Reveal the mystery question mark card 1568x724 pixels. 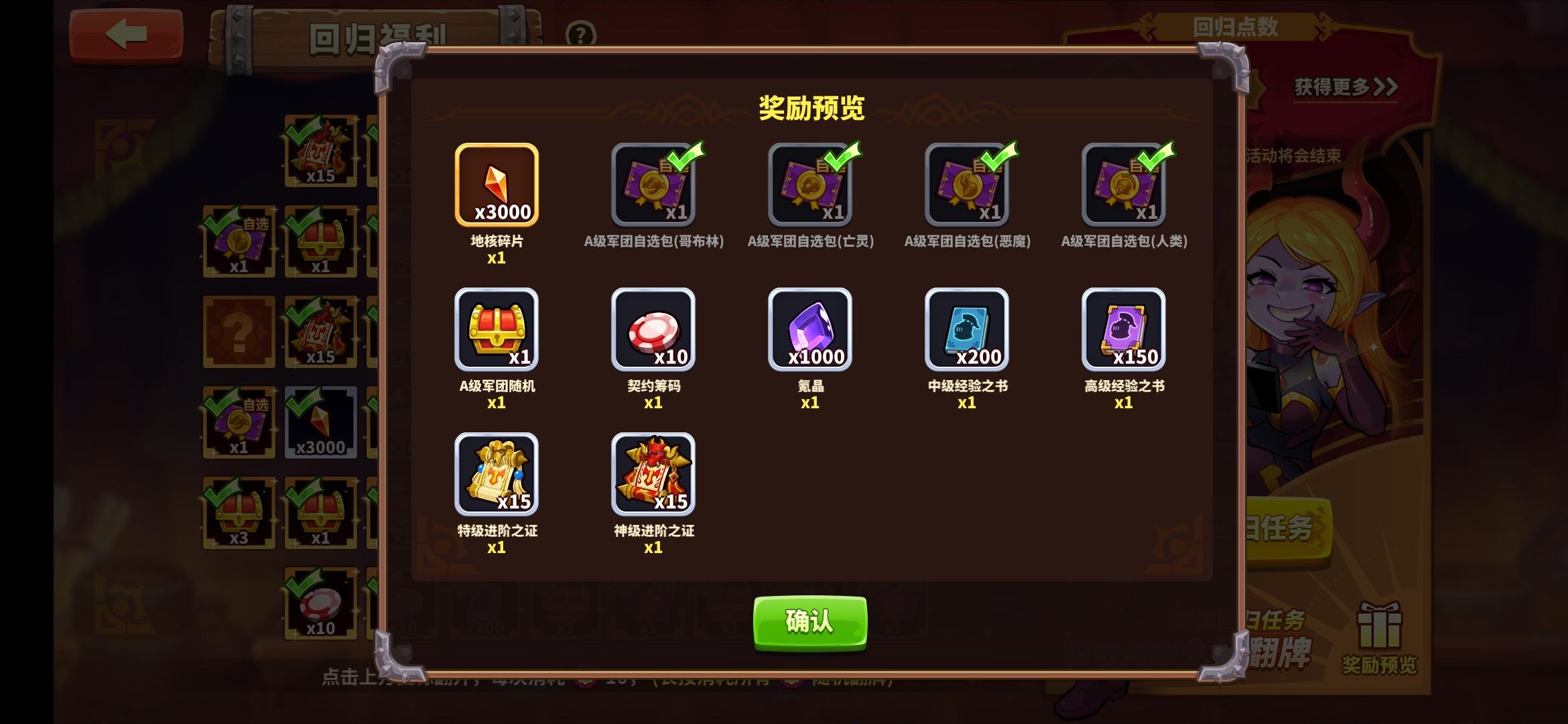tap(240, 331)
